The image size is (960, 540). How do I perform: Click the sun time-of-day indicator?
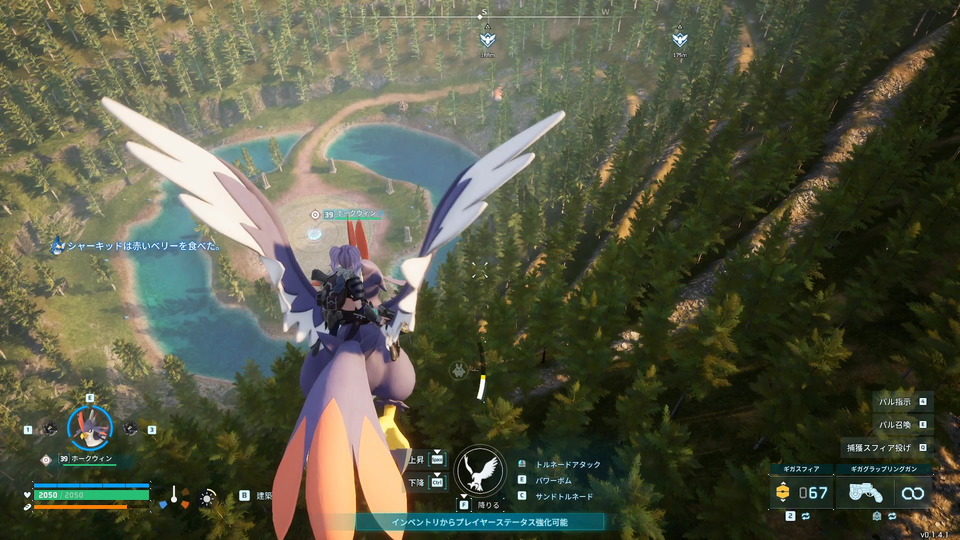click(207, 497)
